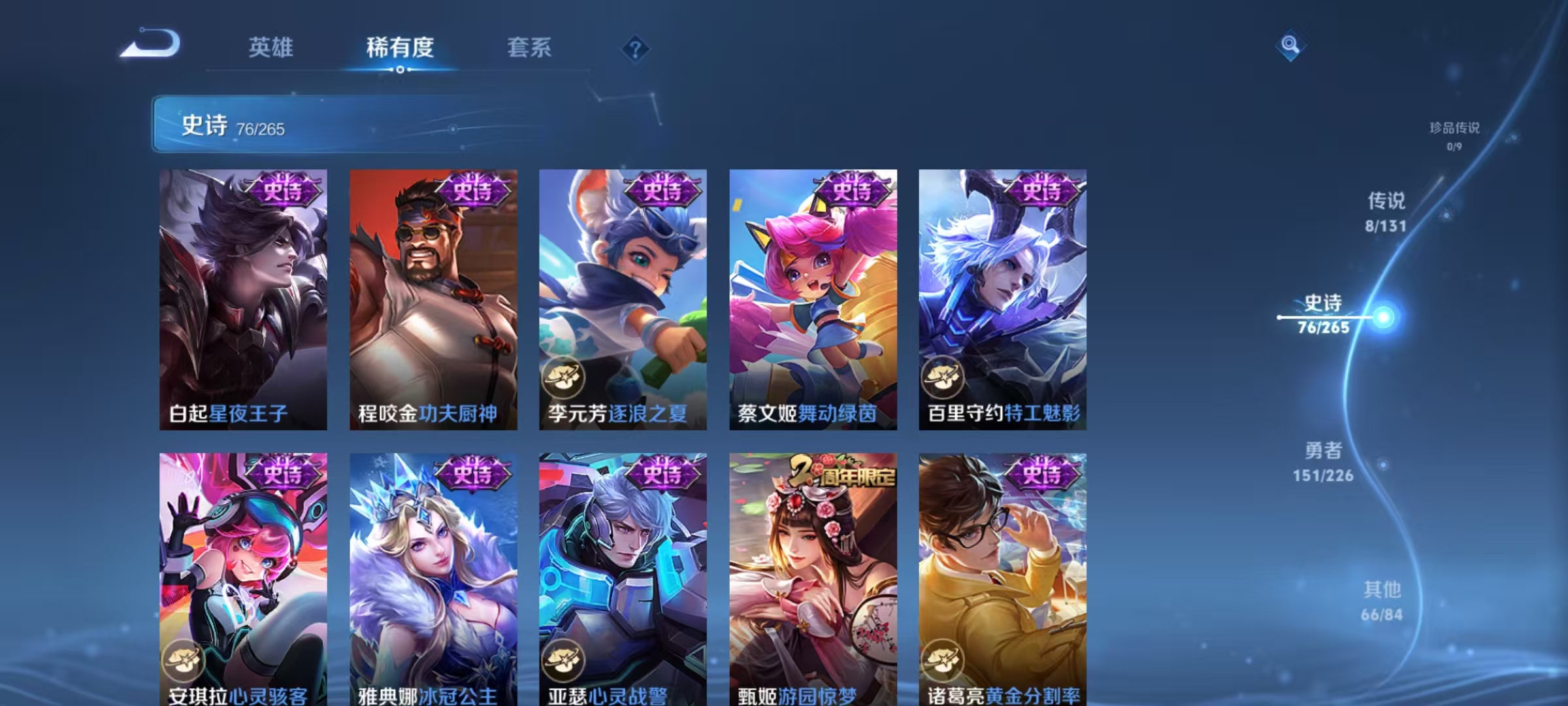Switch to the 套系 tab
Viewport: 1568px width, 706px height.
click(529, 48)
